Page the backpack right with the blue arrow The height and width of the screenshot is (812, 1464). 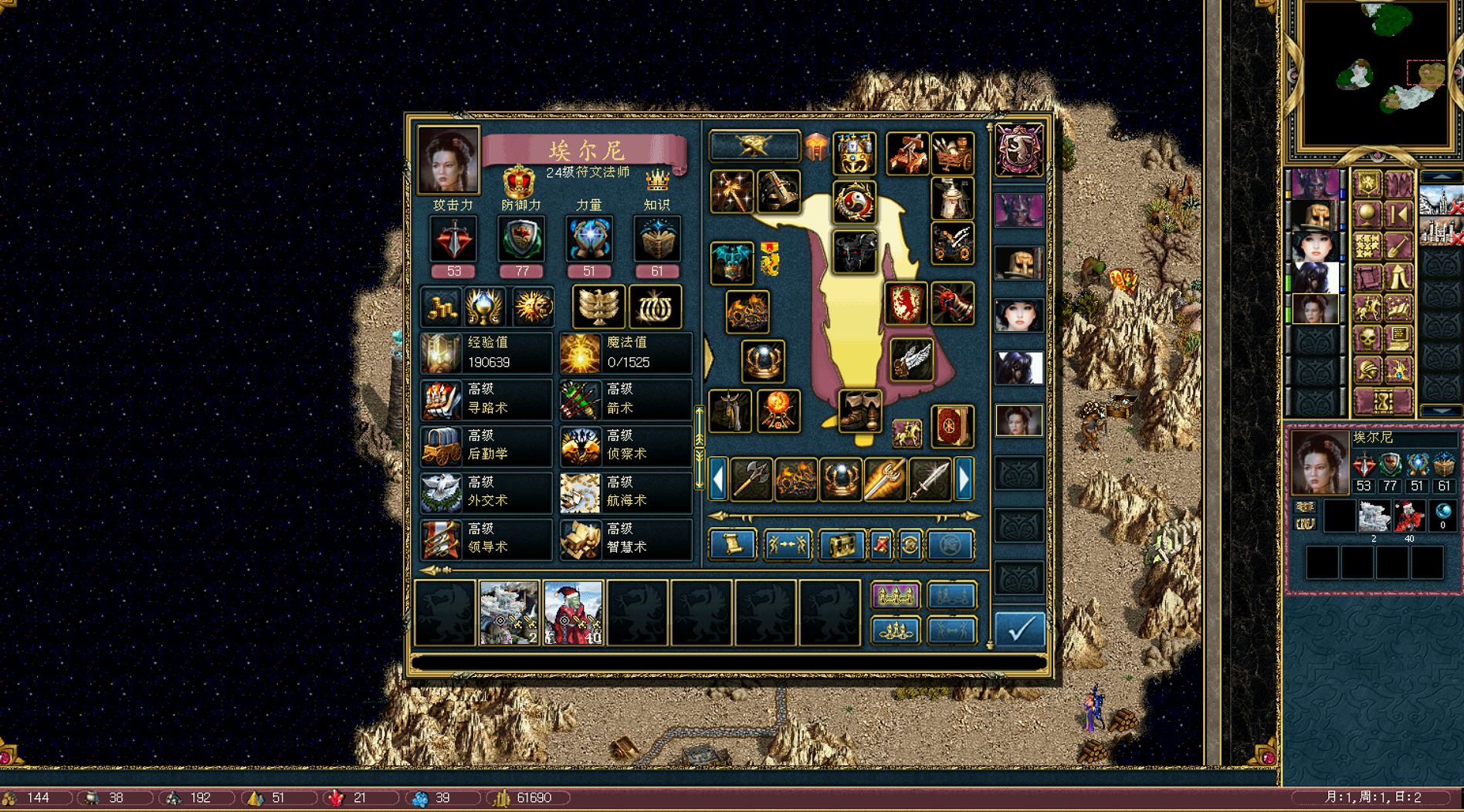pyautogui.click(x=964, y=479)
